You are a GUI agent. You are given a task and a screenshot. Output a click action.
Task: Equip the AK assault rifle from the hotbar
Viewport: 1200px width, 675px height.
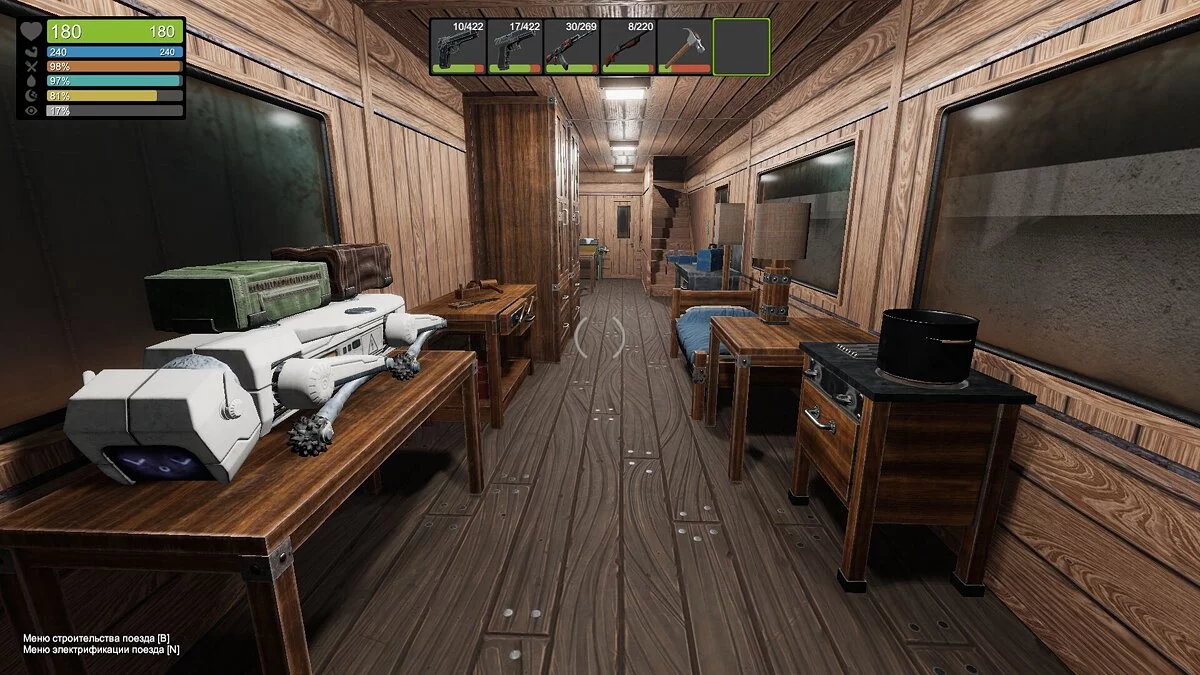pos(571,46)
